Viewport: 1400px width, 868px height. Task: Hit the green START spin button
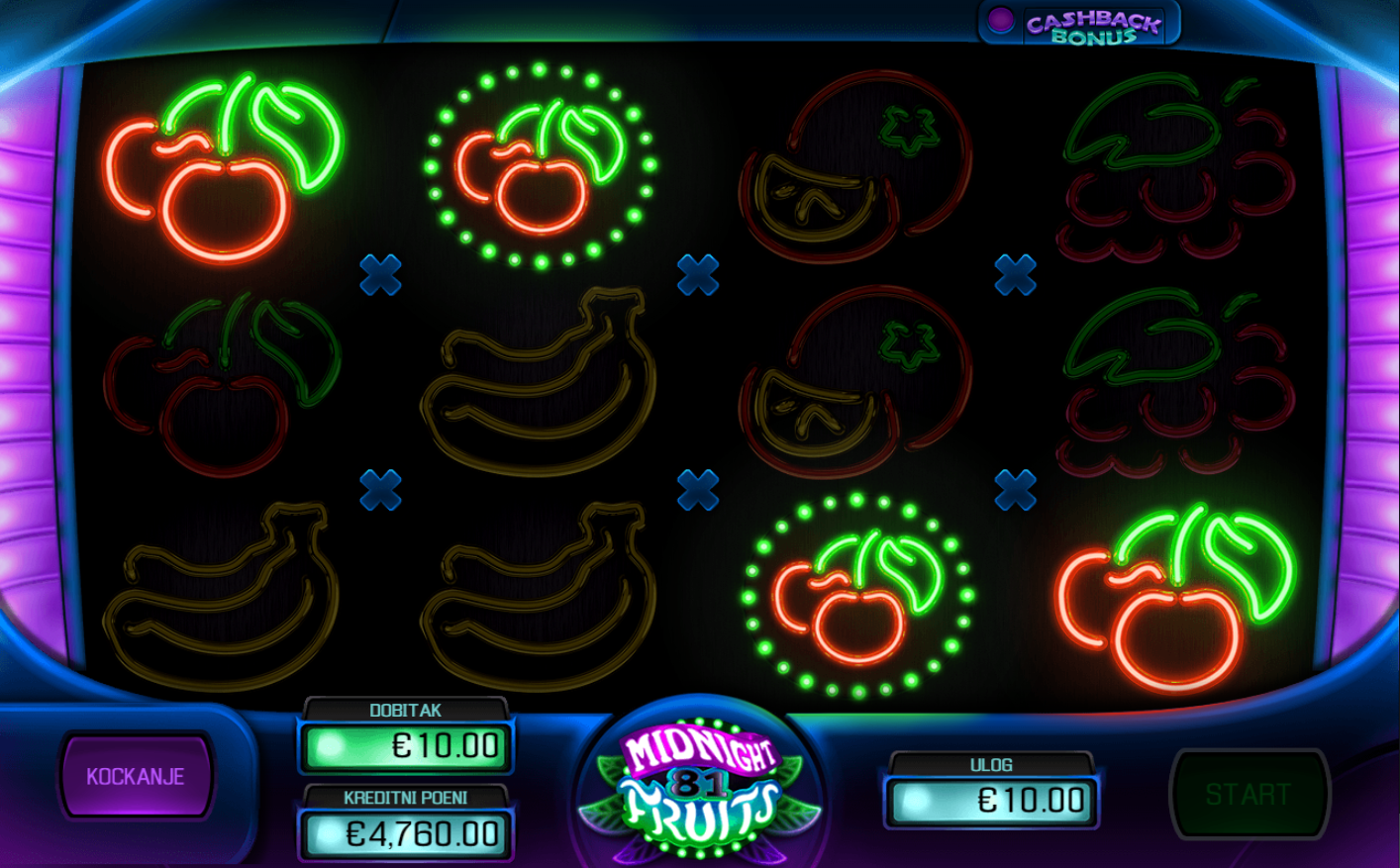click(1248, 794)
